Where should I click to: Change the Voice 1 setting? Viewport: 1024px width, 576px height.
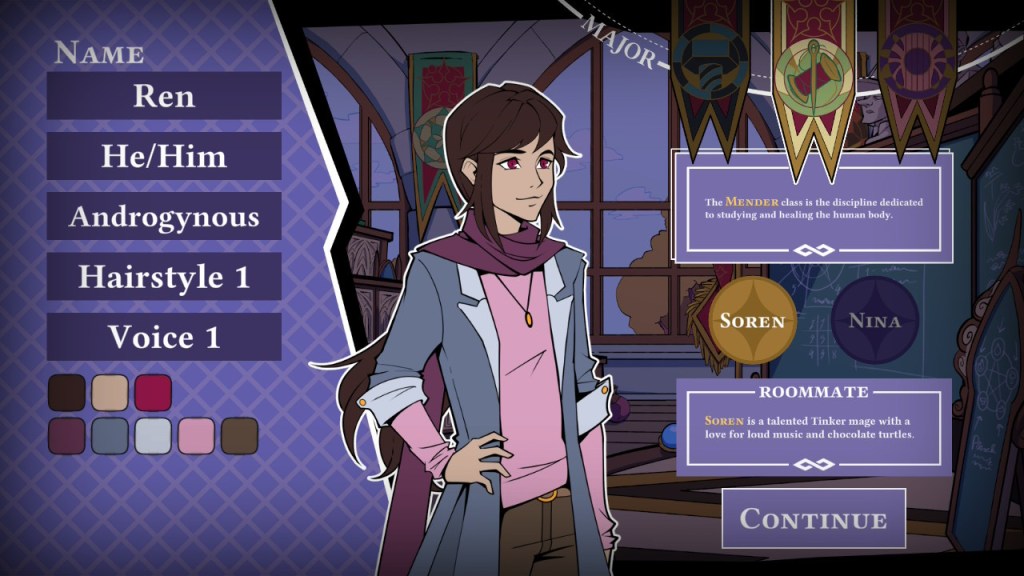pos(164,337)
